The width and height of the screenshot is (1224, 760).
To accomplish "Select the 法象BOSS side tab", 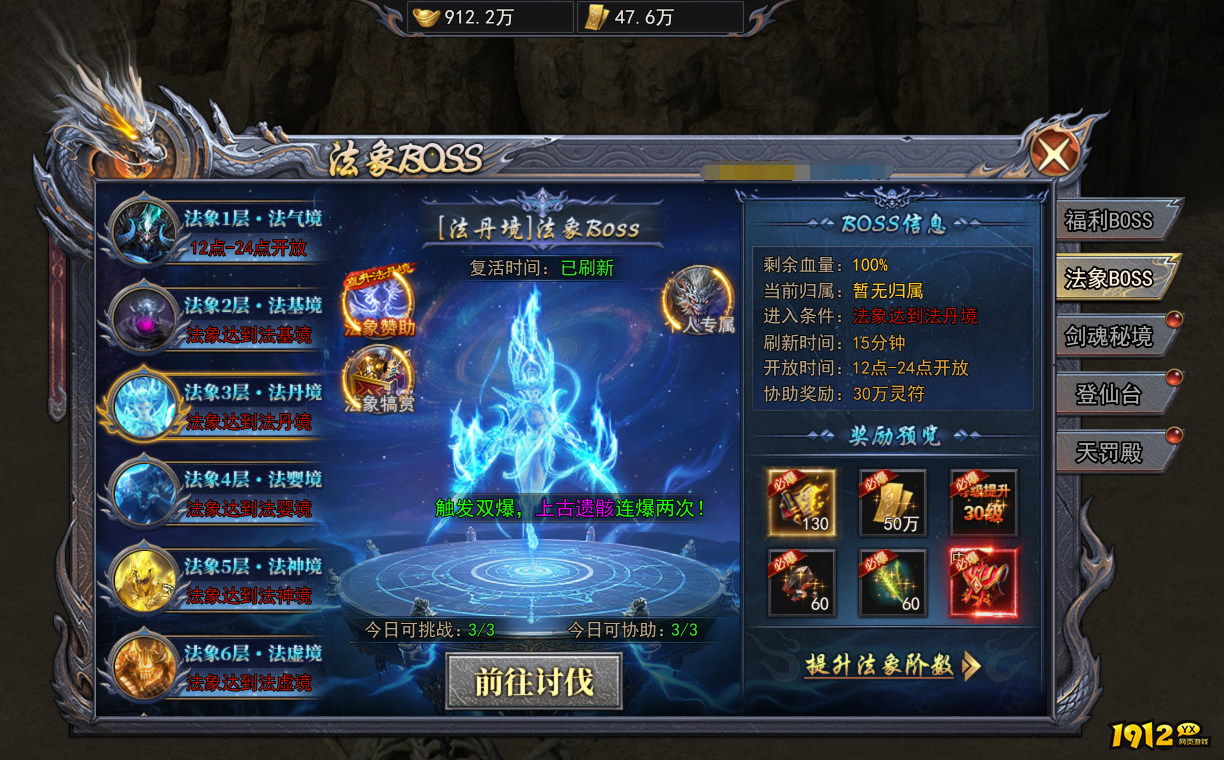I will (x=1108, y=278).
